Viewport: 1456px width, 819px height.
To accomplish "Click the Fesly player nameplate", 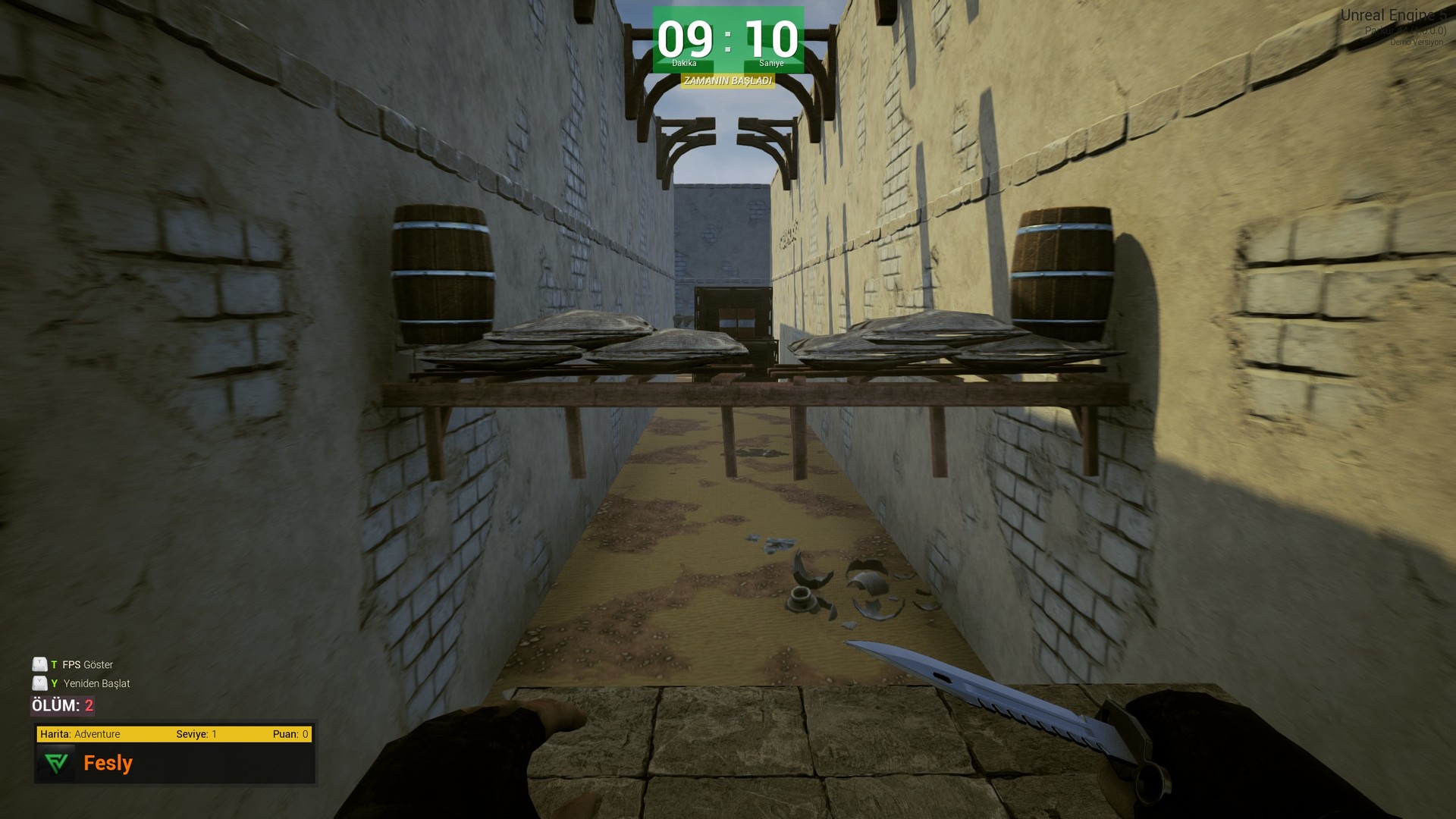I will point(107,763).
